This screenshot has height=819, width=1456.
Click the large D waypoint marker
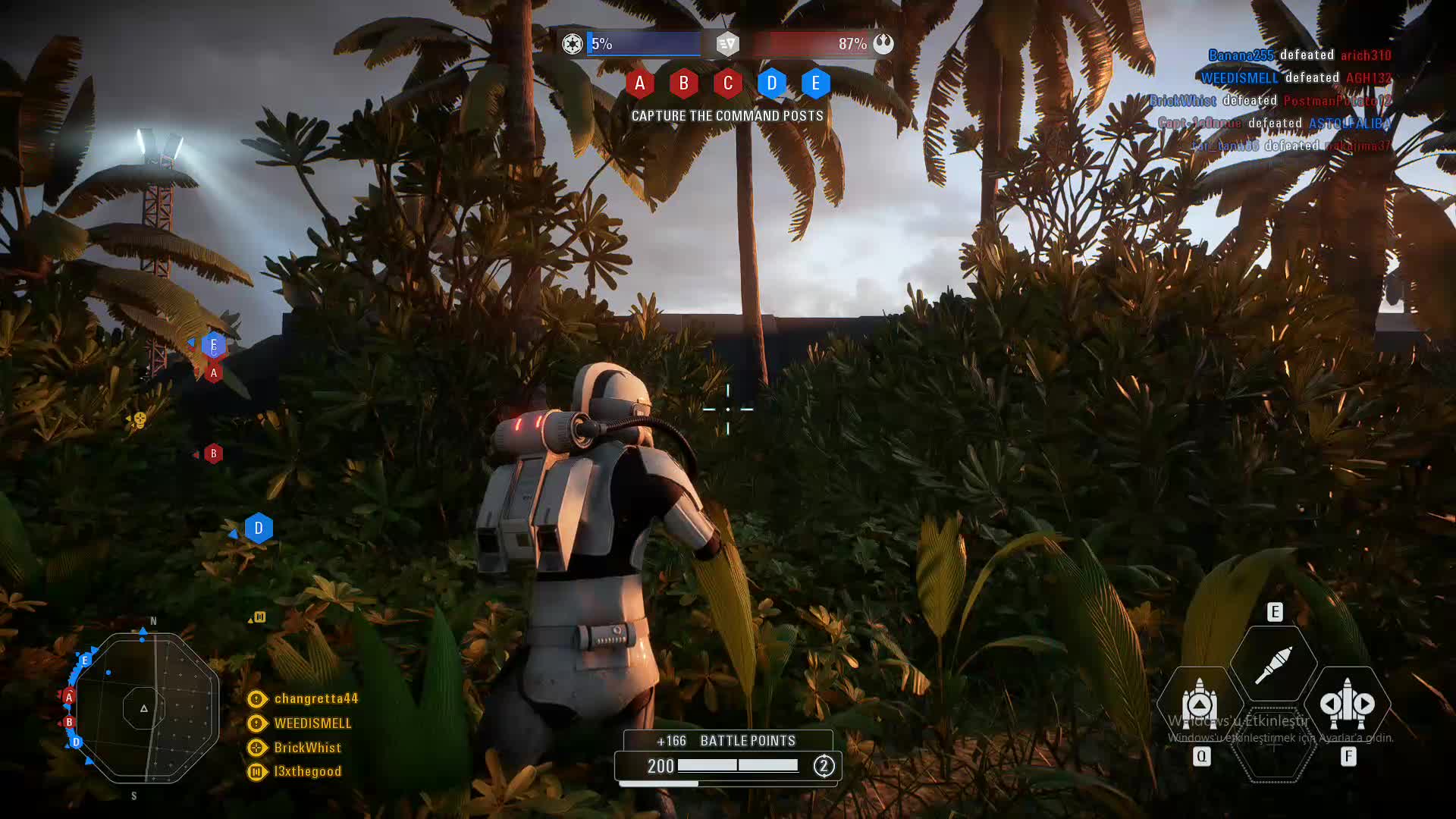pos(259,528)
